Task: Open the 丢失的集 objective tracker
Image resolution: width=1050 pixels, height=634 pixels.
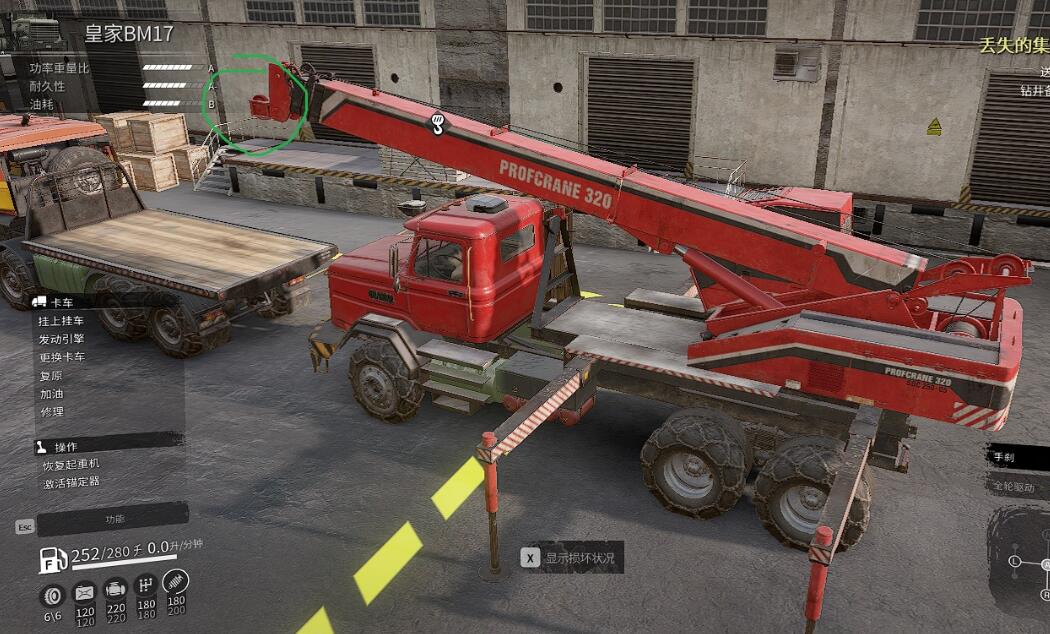Action: (1014, 44)
